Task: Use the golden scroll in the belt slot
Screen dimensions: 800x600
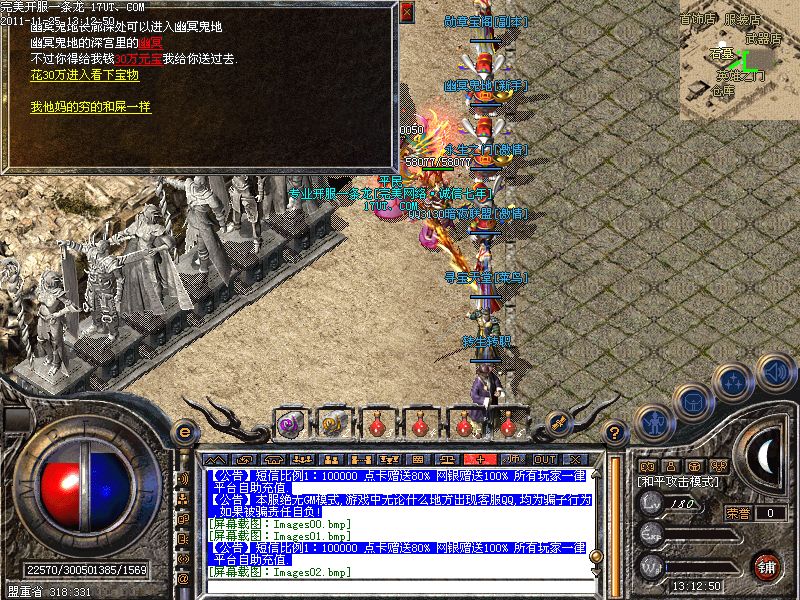Action: (334, 423)
